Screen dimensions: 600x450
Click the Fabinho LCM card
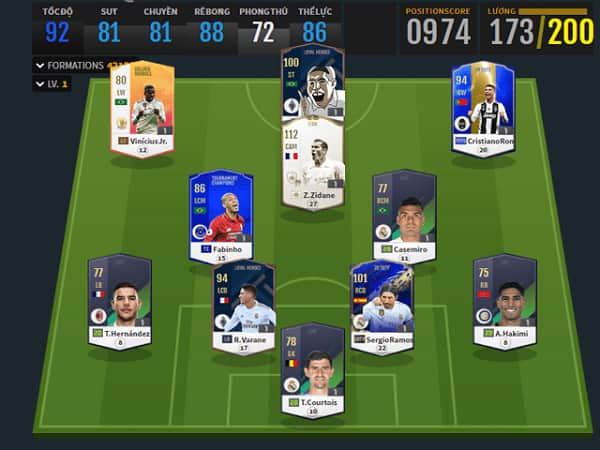(220, 215)
